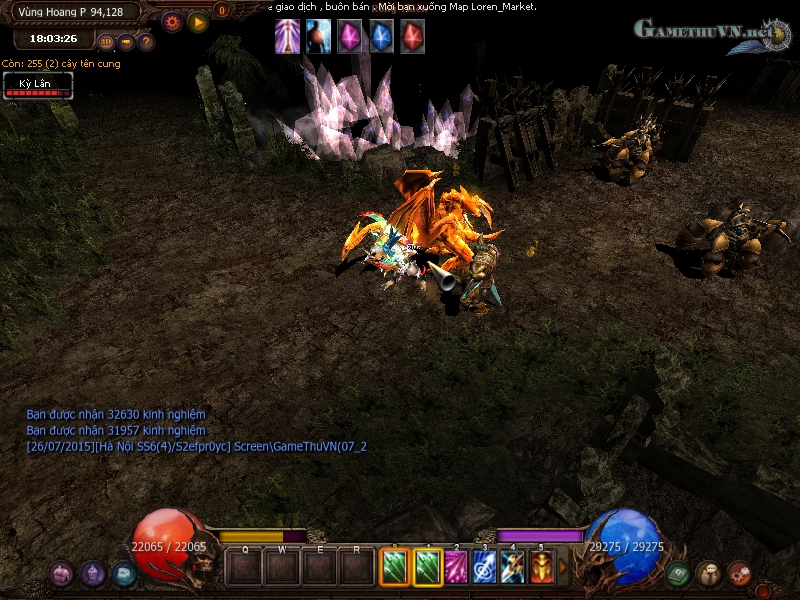Screen dimensions: 800x600
Task: Activate the golden armor skill in slot 5
Action: [542, 567]
